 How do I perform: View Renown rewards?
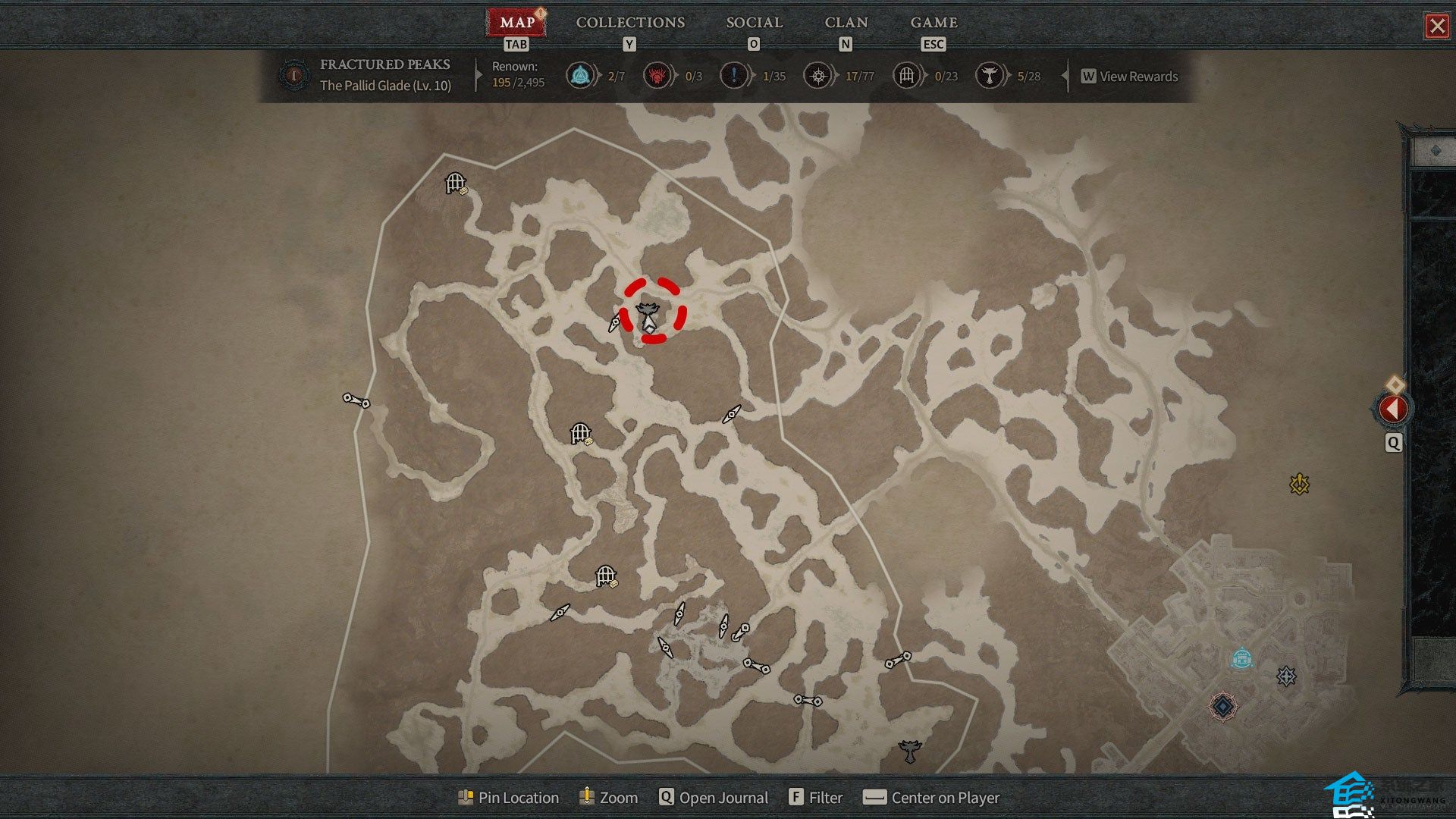click(1130, 77)
